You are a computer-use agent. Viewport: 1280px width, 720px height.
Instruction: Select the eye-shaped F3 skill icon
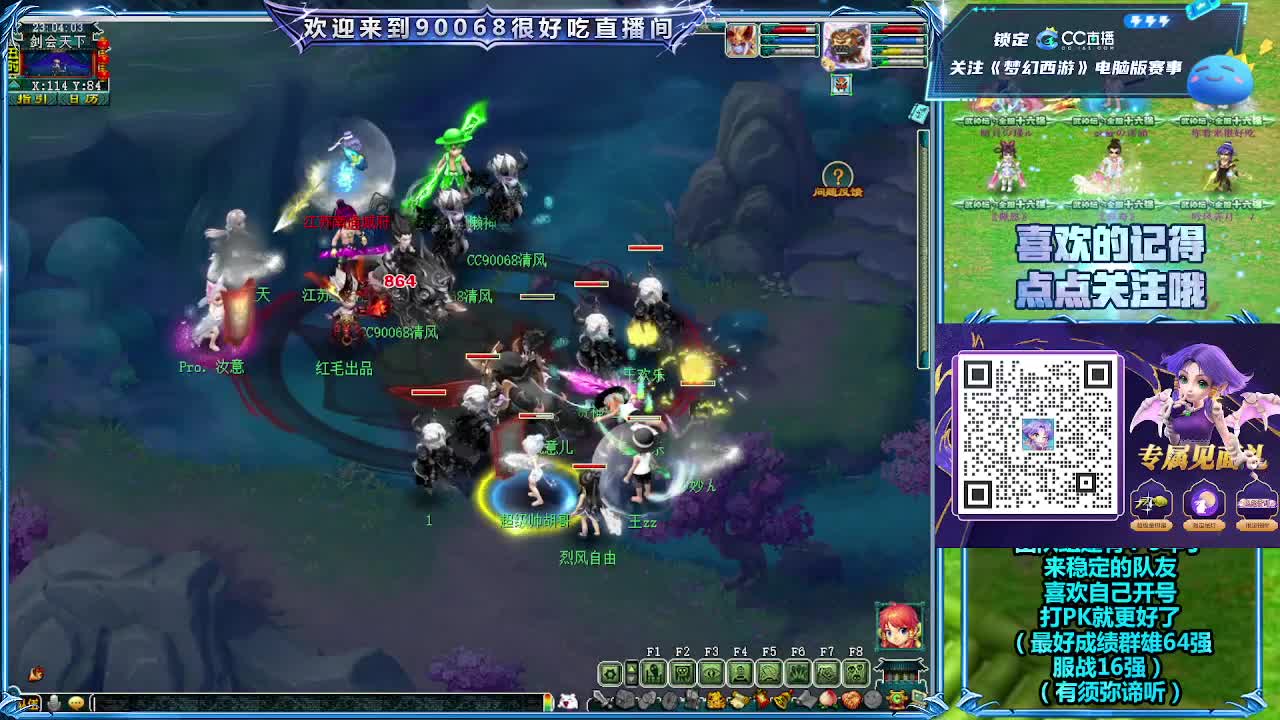711,671
